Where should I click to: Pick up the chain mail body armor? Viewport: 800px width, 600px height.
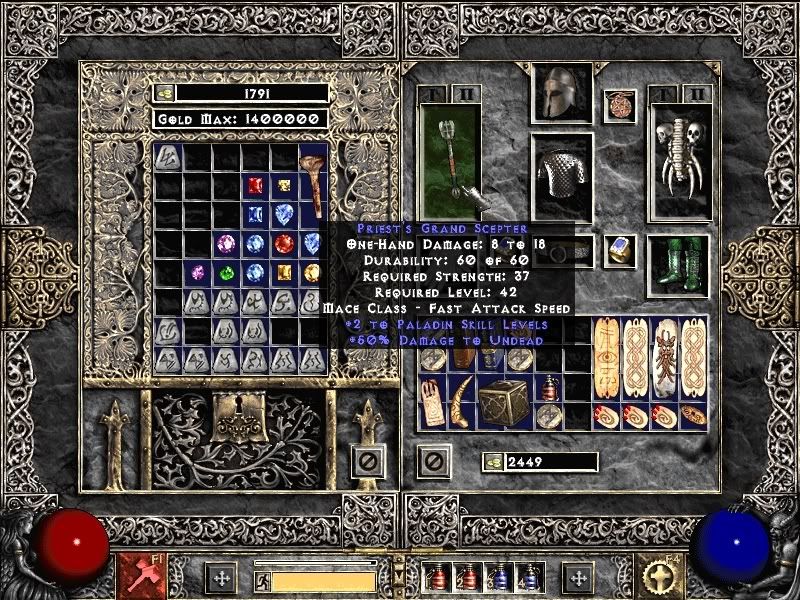(561, 176)
